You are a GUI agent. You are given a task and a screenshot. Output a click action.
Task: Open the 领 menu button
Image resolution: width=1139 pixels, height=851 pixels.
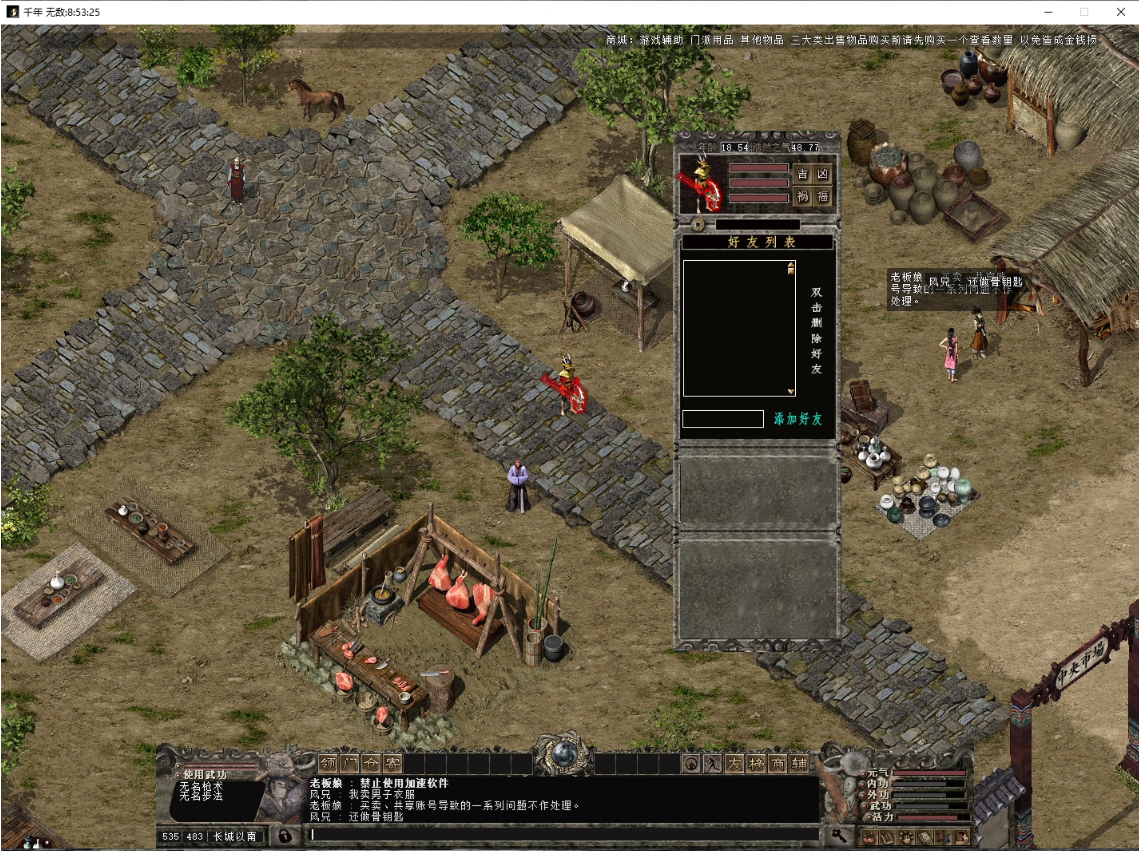[x=327, y=763]
